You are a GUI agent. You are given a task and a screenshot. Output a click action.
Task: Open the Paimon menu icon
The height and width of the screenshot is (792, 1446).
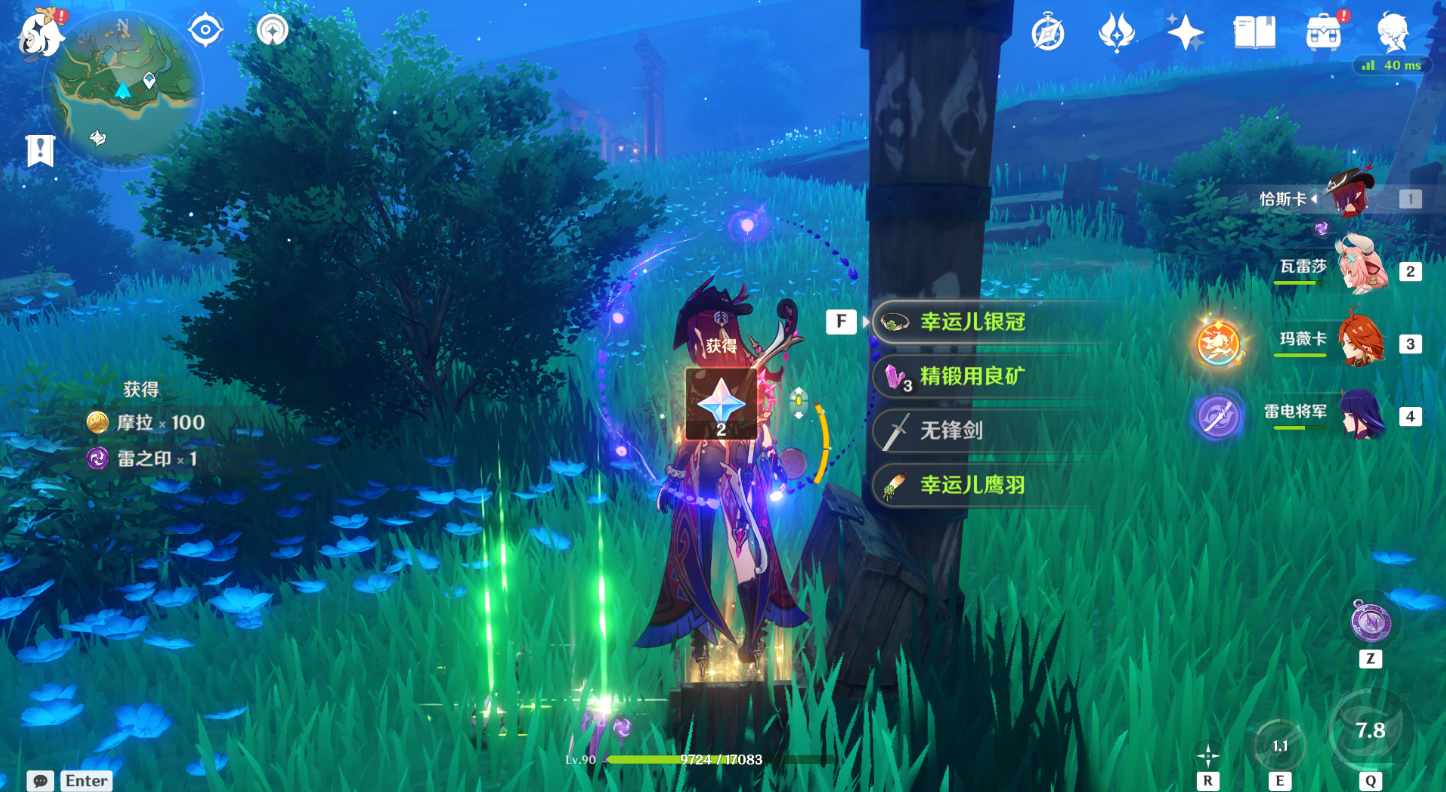(41, 33)
